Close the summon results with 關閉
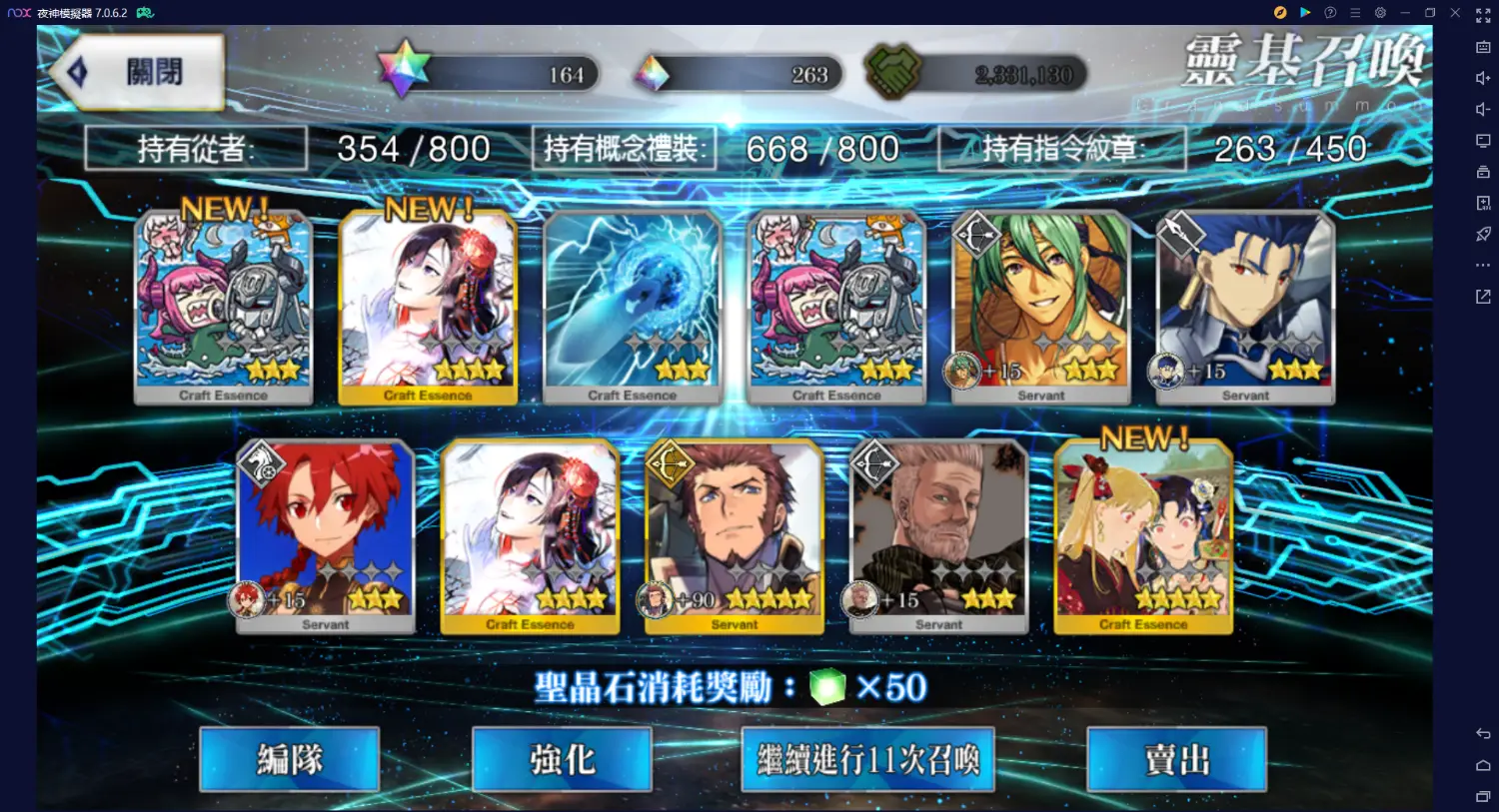 140,72
